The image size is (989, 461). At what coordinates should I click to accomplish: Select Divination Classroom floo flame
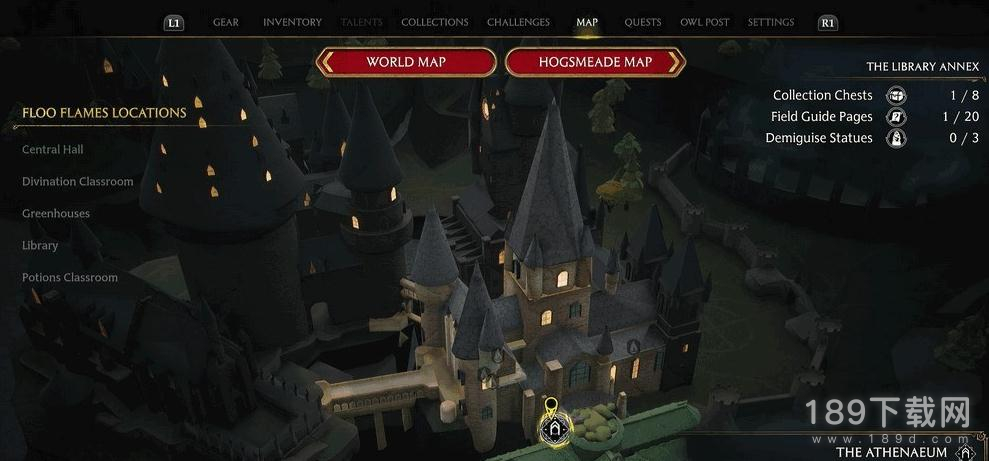pyautogui.click(x=78, y=182)
